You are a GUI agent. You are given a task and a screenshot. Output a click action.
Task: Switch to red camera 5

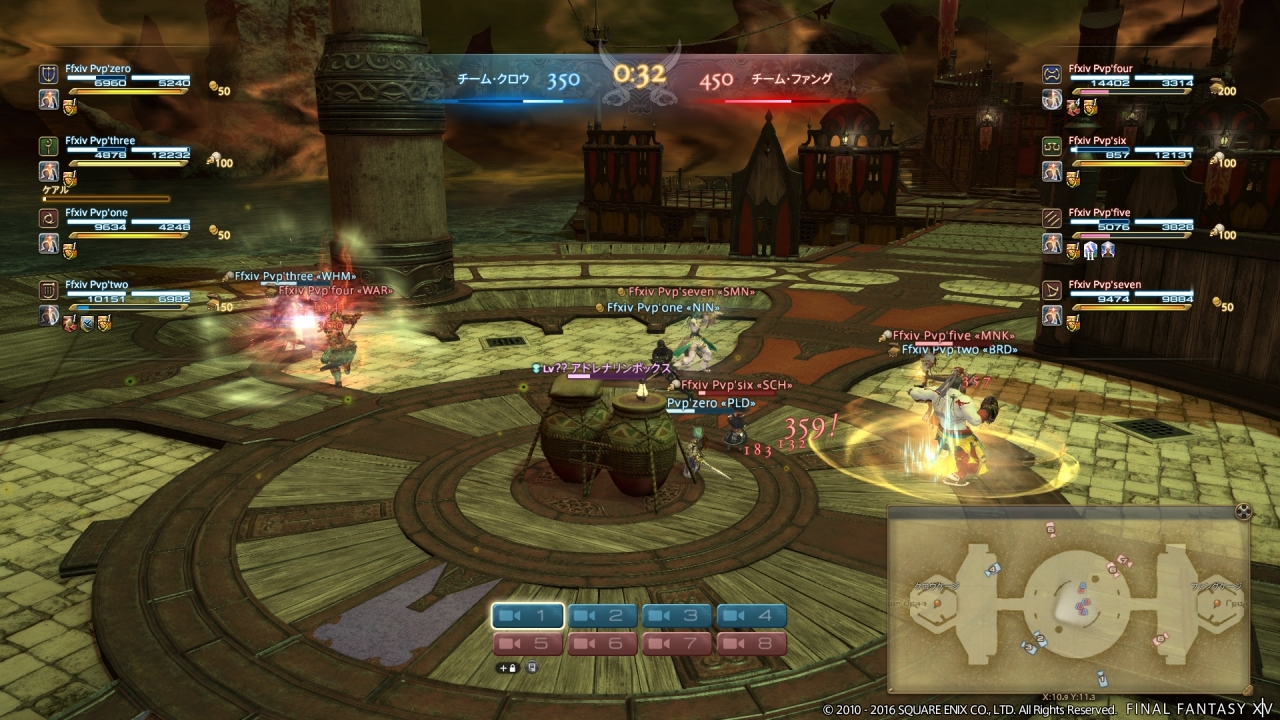pyautogui.click(x=528, y=644)
